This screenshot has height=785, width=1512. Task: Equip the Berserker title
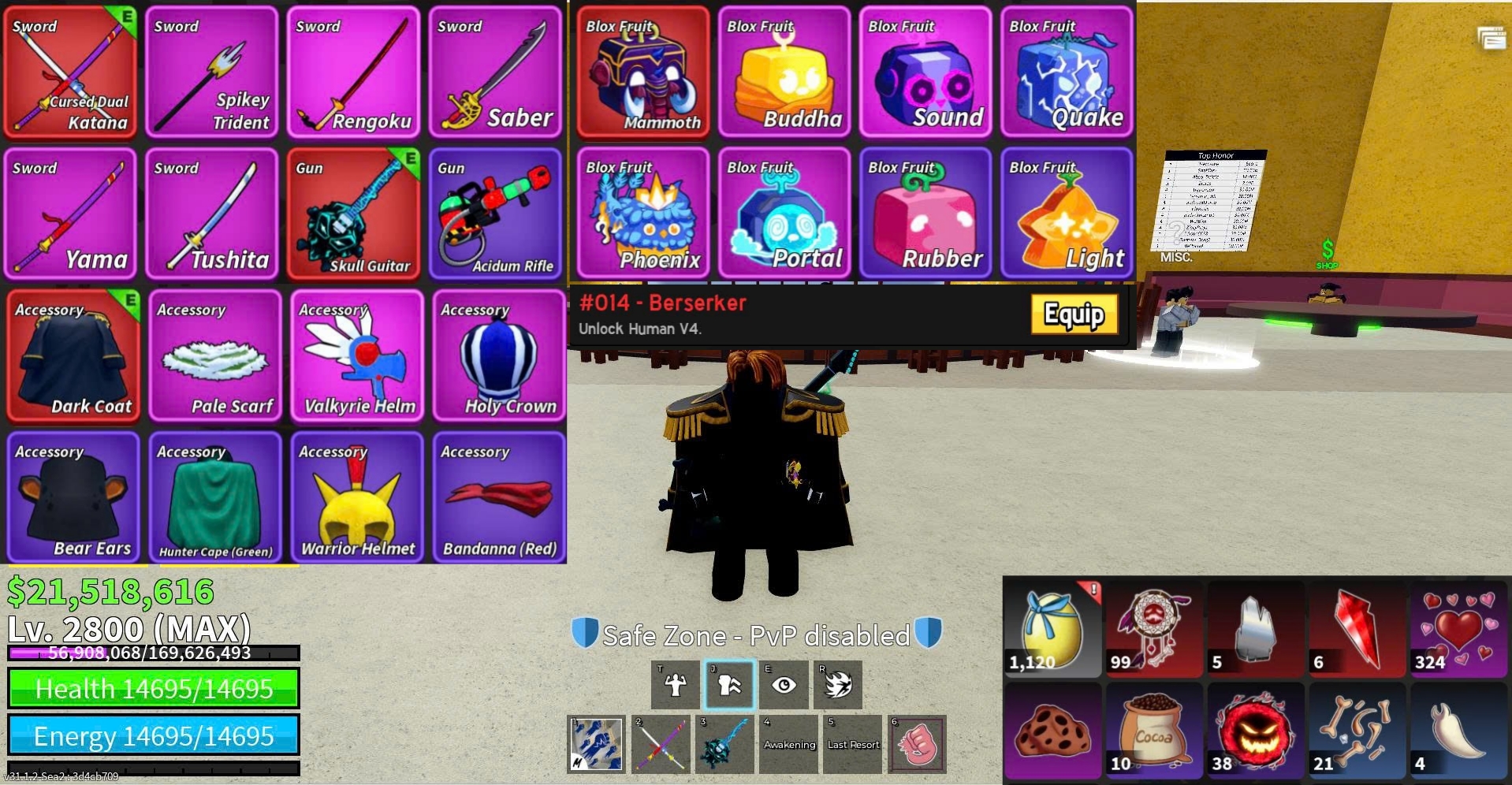[1074, 314]
